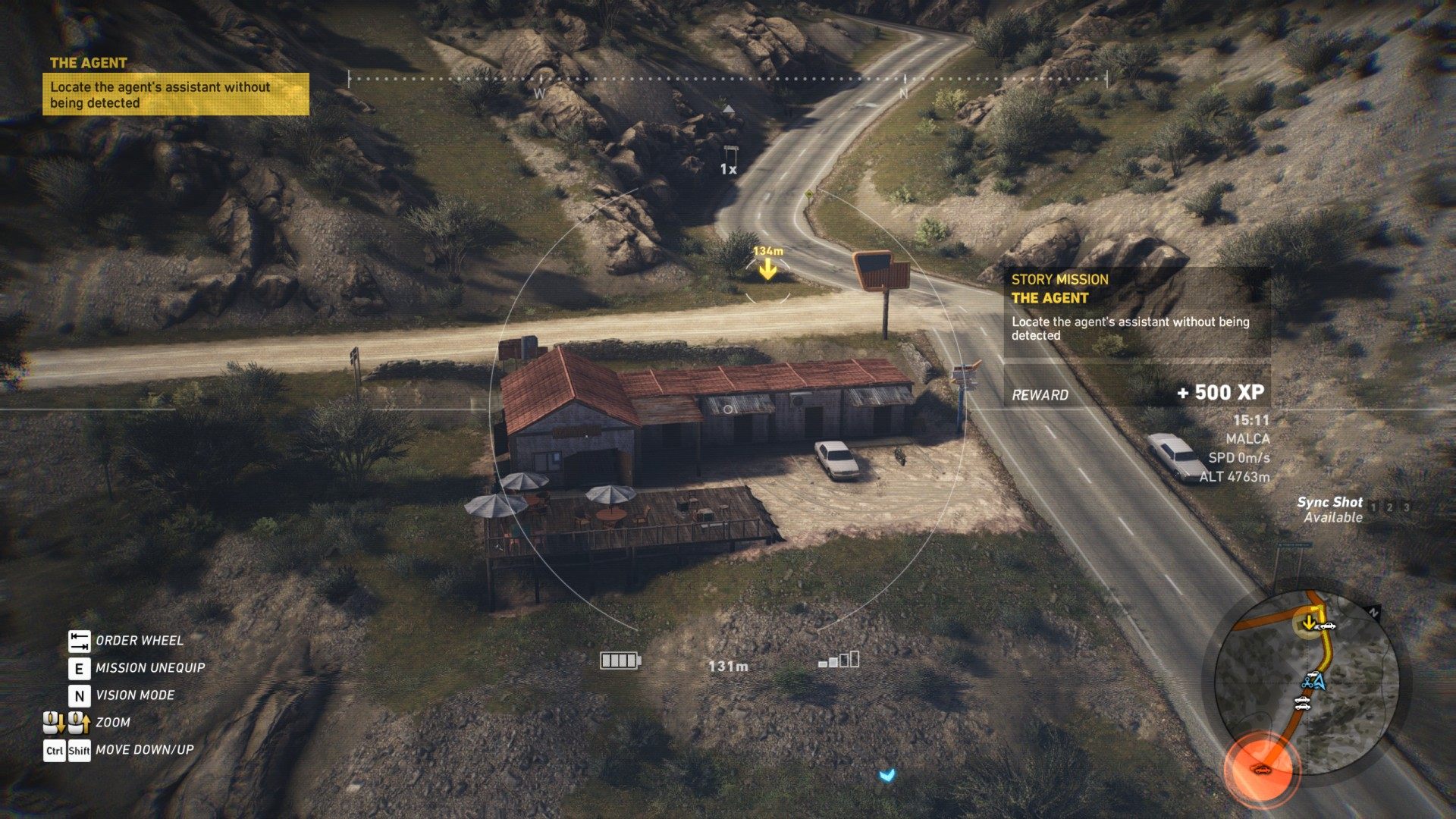This screenshot has width=1456, height=819.
Task: Click the yellow 134m mission waypoint marker
Action: point(767,268)
